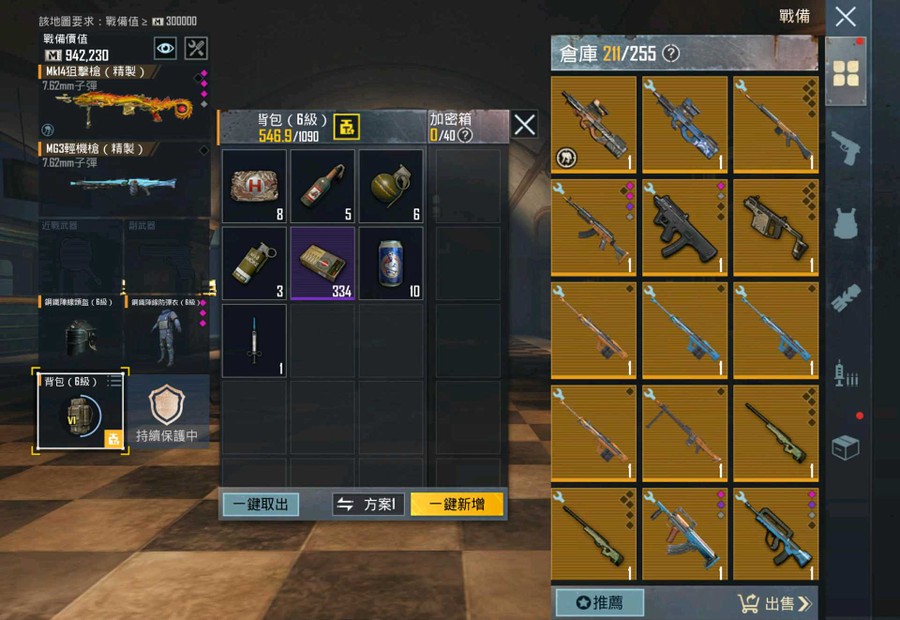Toggle the eye visibility icon
Viewport: 900px width, 620px height.
click(166, 48)
